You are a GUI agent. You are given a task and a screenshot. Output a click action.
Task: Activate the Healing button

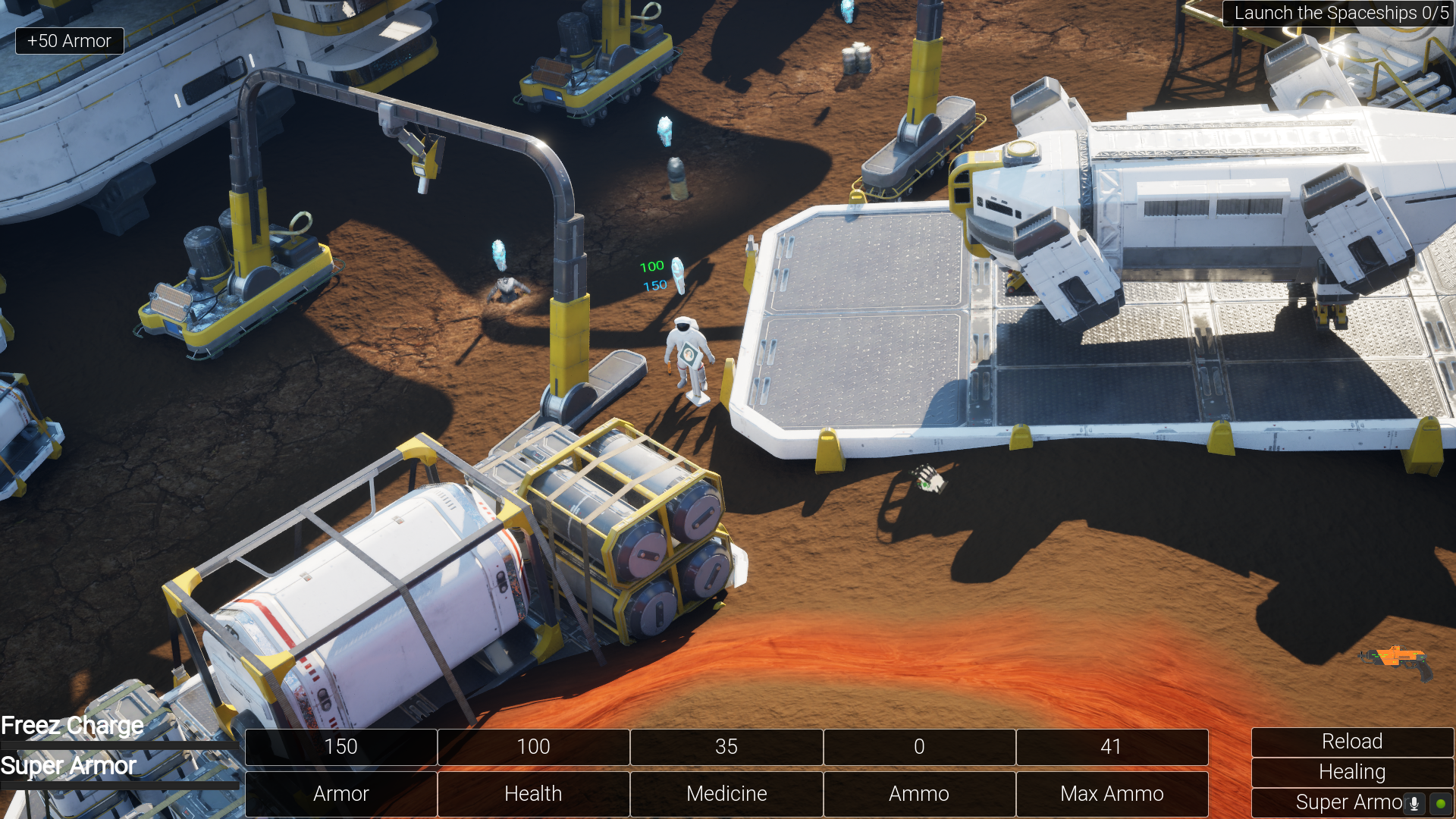click(1352, 771)
